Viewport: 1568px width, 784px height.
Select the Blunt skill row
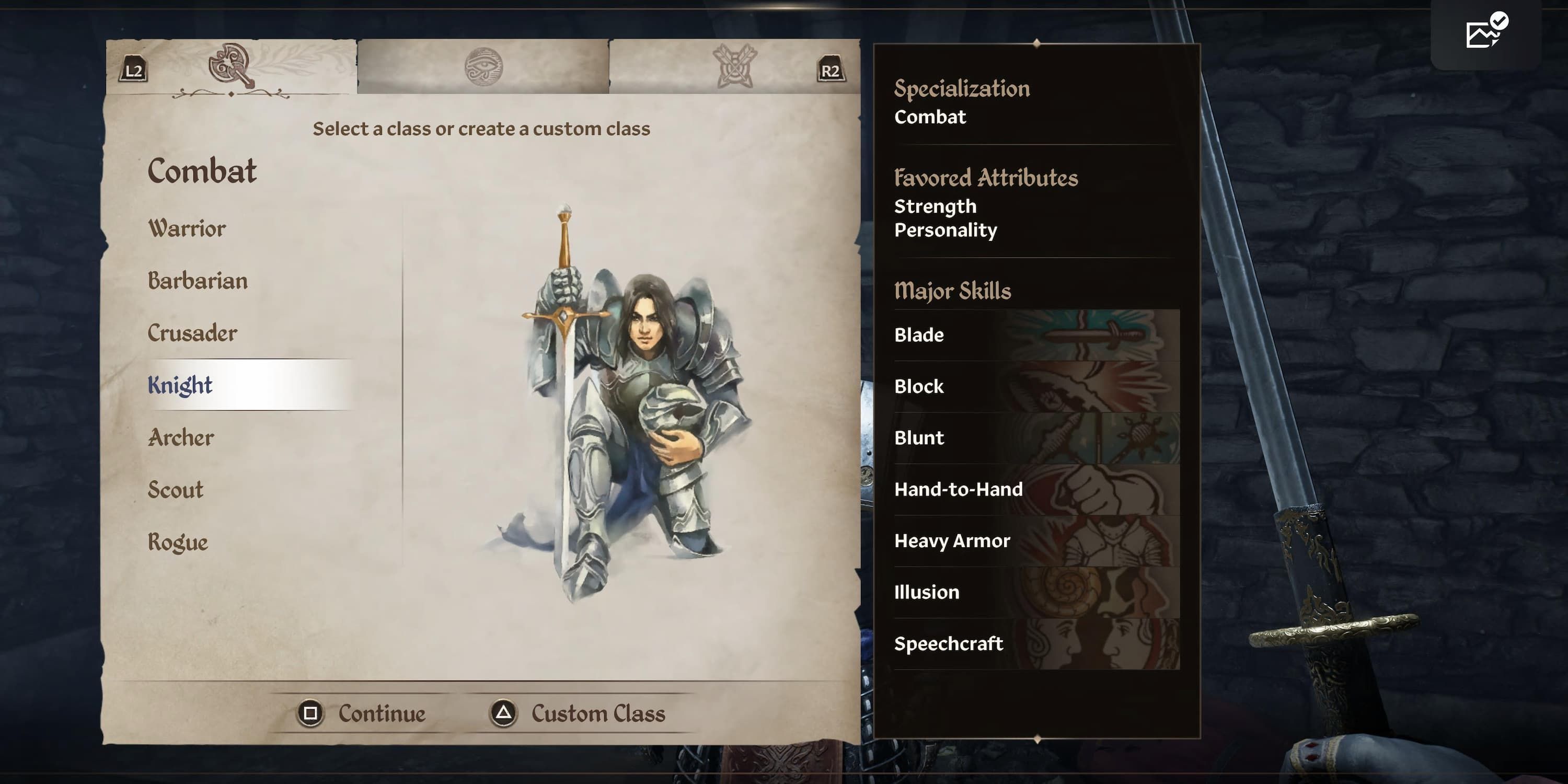pyautogui.click(x=1036, y=439)
